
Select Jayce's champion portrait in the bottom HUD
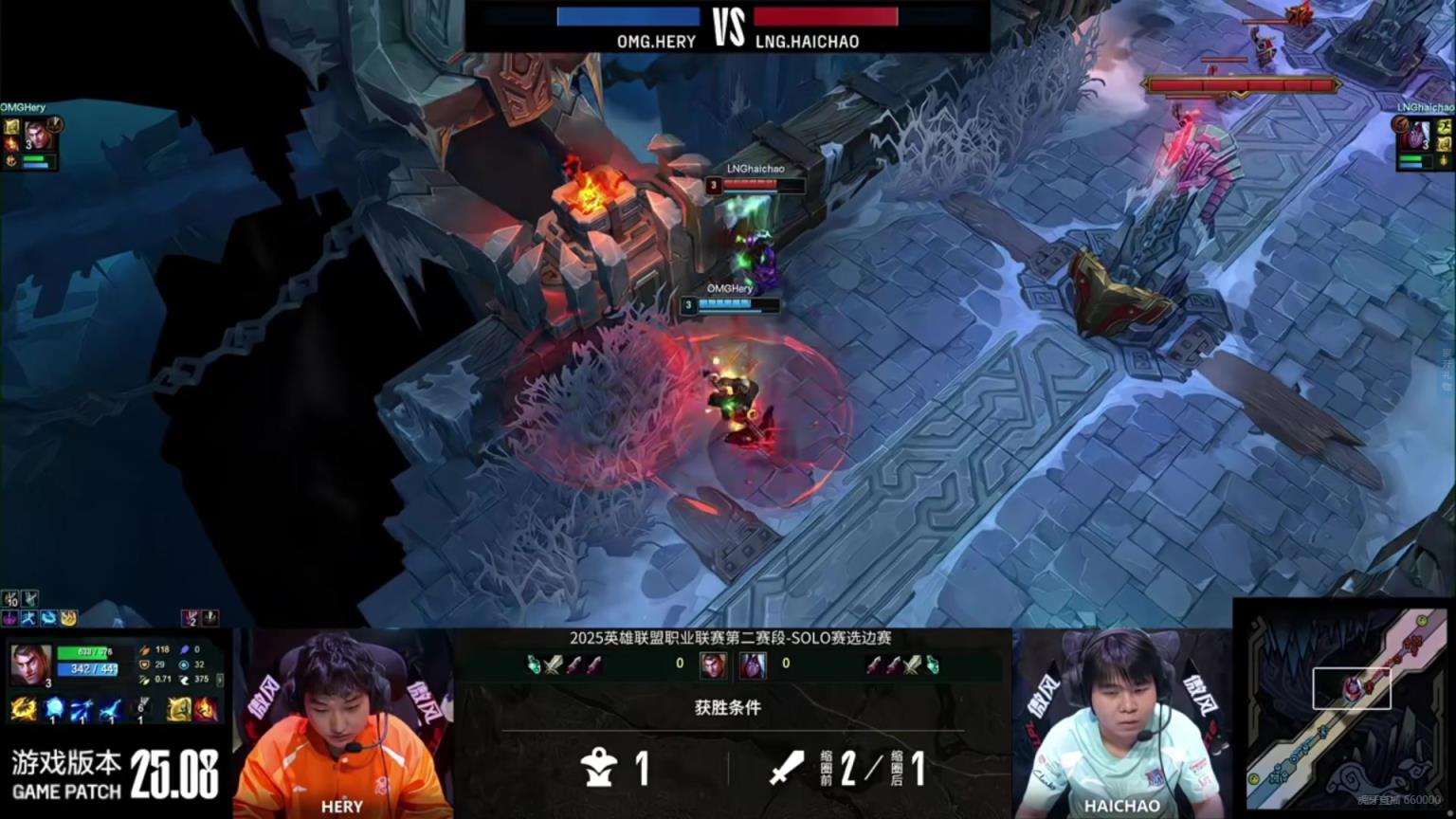coord(30,664)
